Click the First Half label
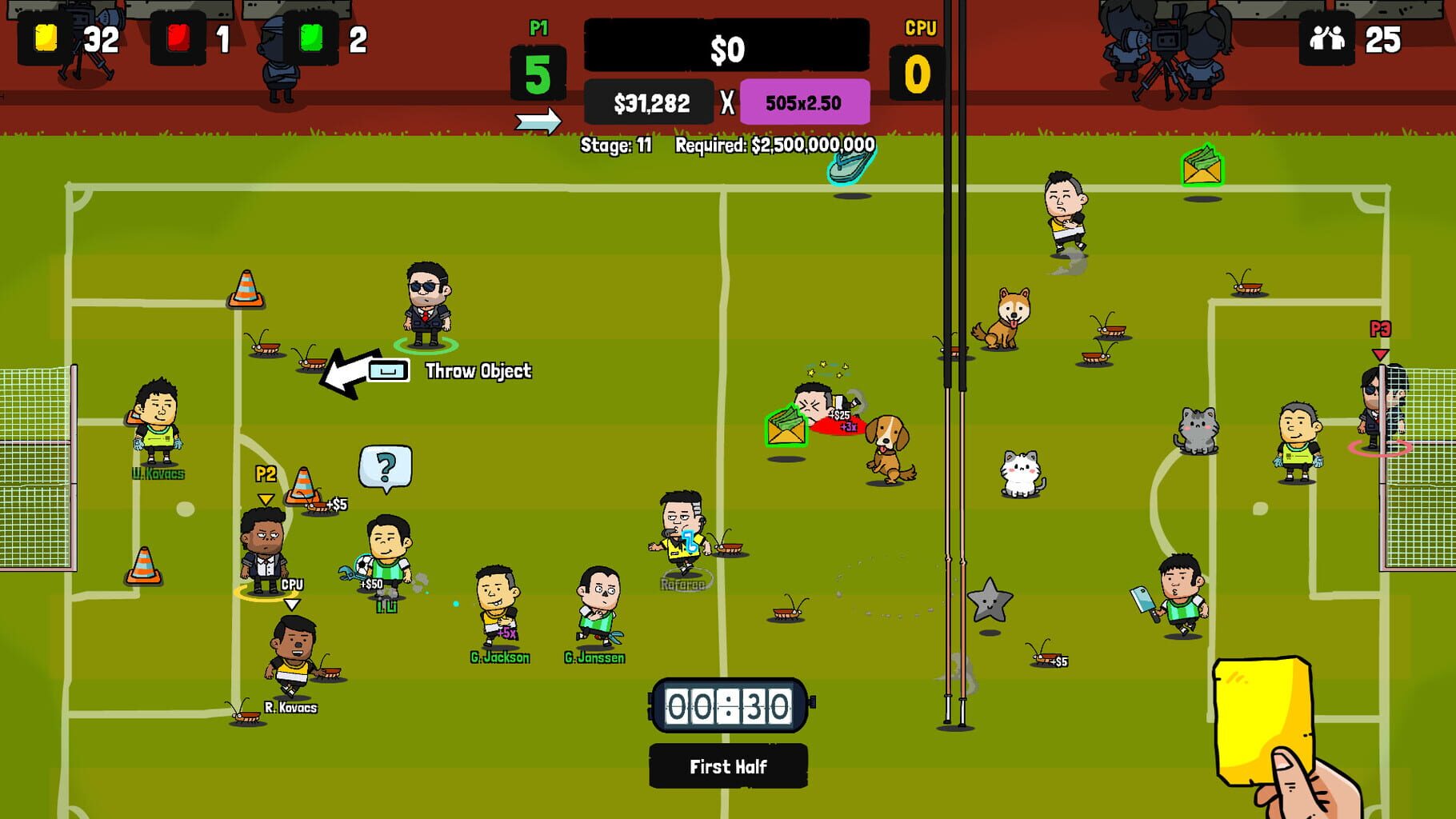The height and width of the screenshot is (819, 1456). [x=728, y=766]
